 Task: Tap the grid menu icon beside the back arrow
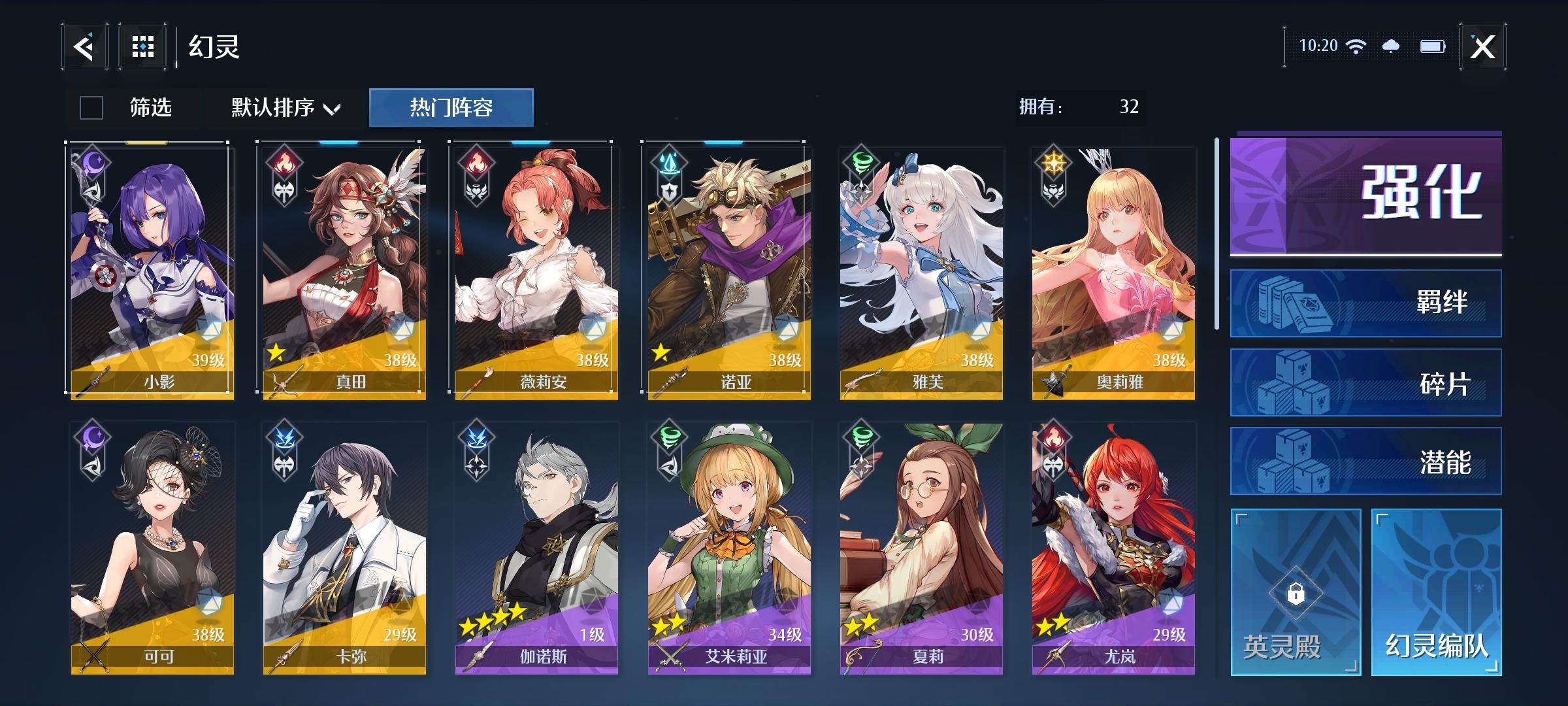[142, 46]
